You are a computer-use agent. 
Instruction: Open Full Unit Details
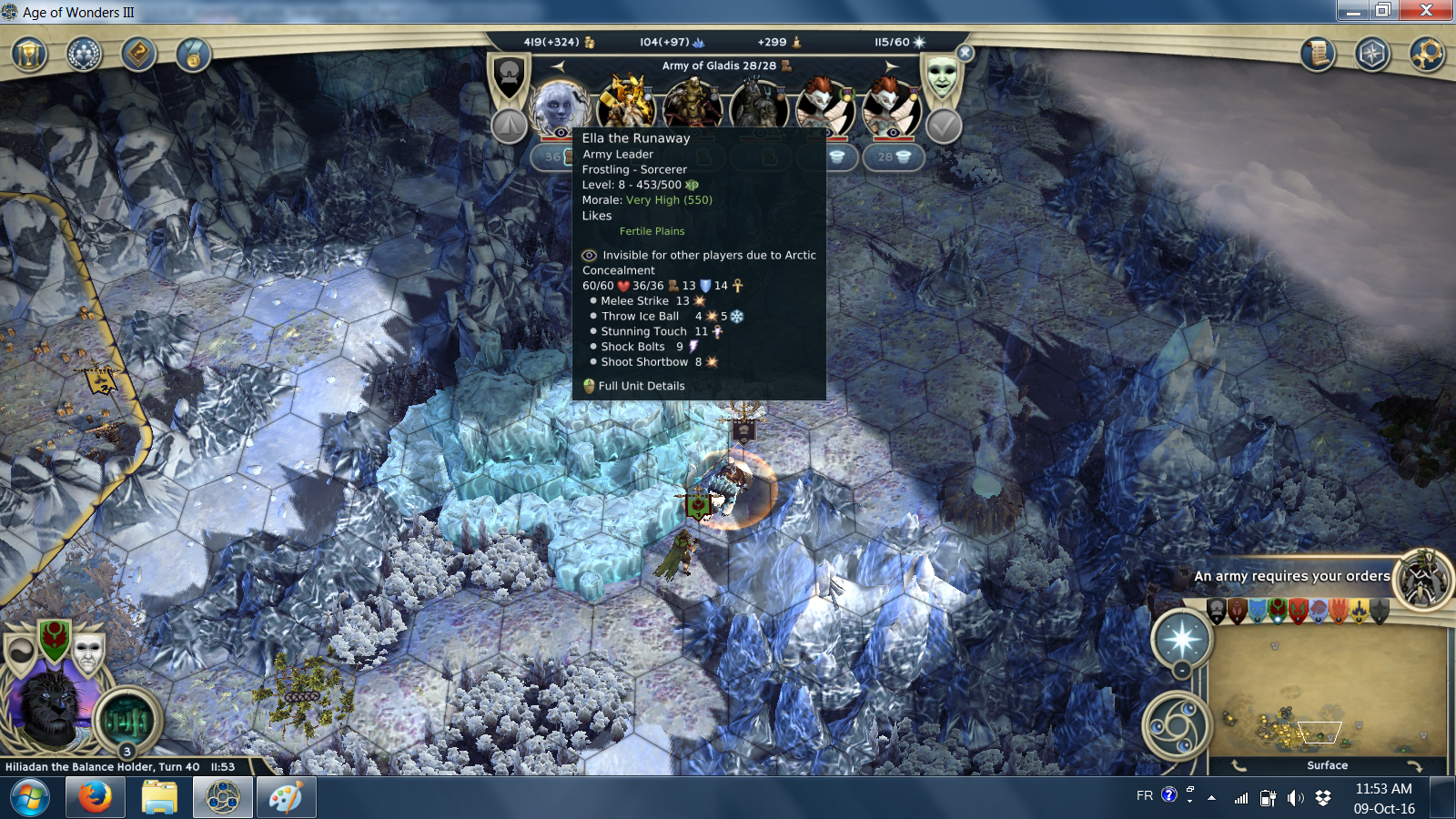point(641,386)
